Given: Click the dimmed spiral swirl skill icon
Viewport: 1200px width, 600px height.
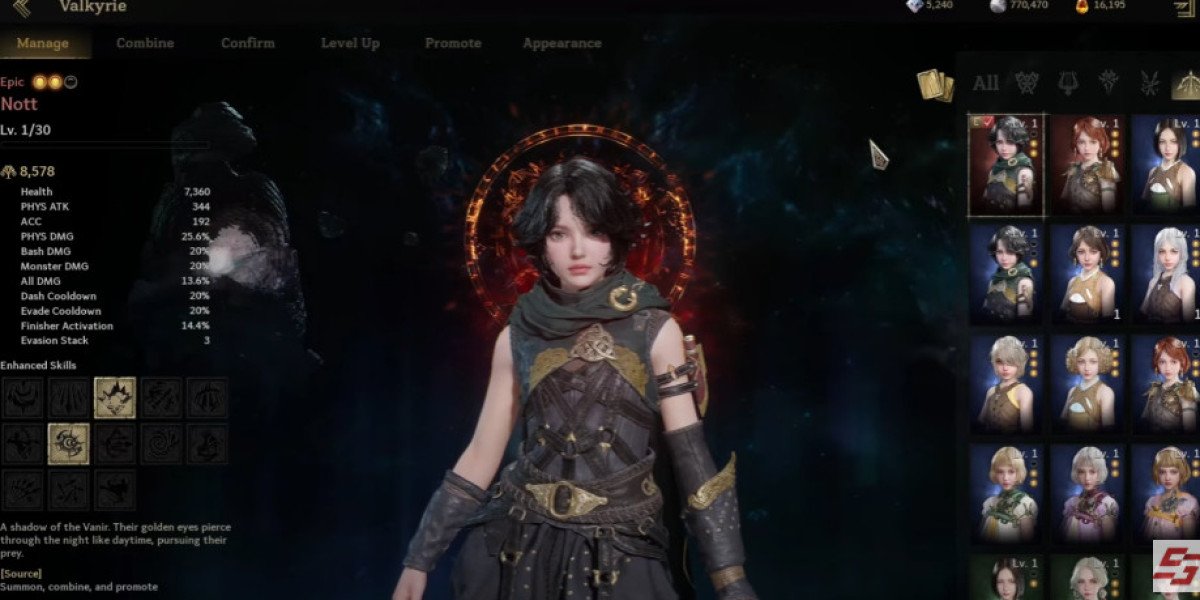Looking at the screenshot, I should click(161, 444).
